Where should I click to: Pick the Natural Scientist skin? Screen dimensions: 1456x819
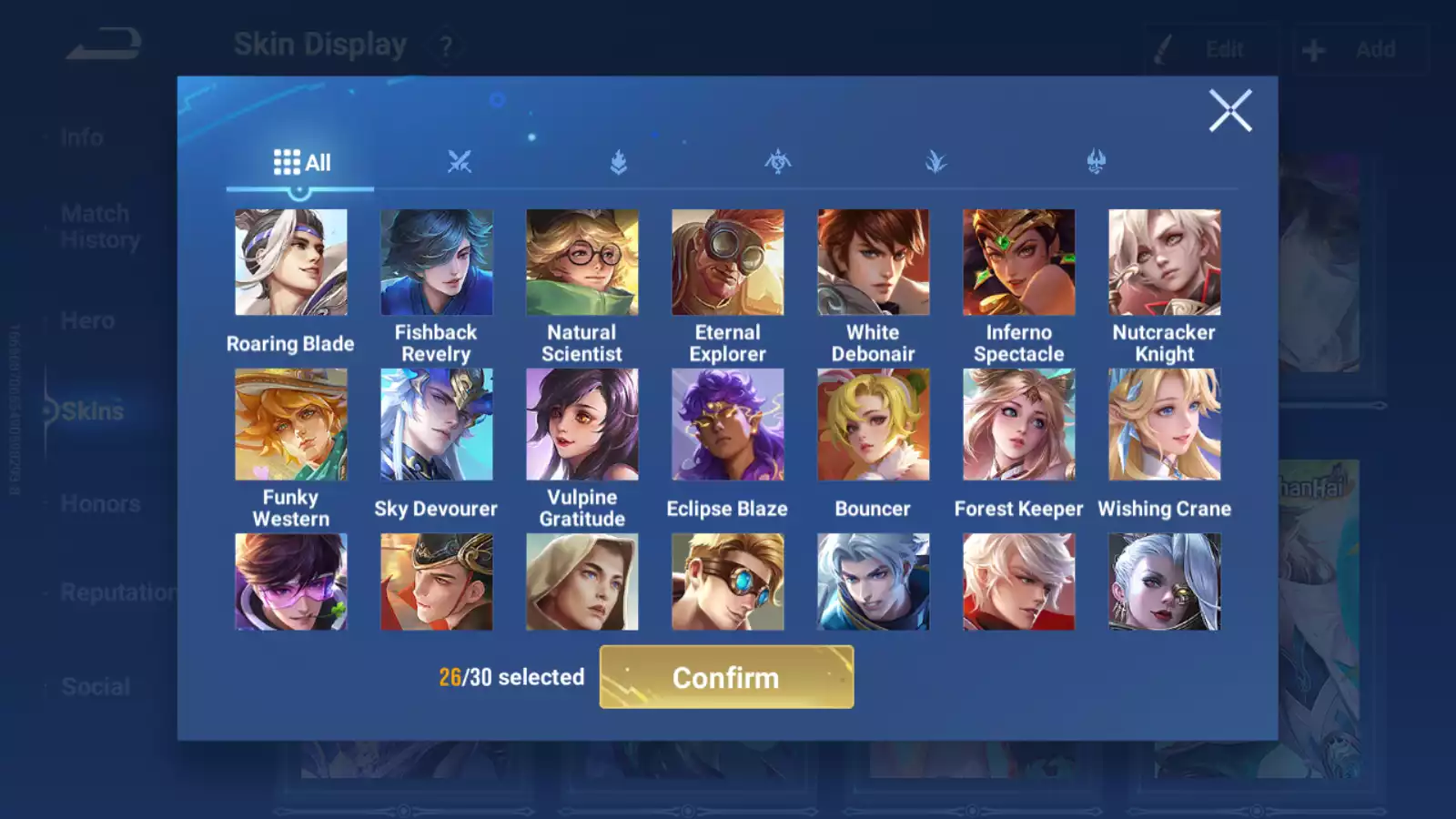pyautogui.click(x=581, y=262)
